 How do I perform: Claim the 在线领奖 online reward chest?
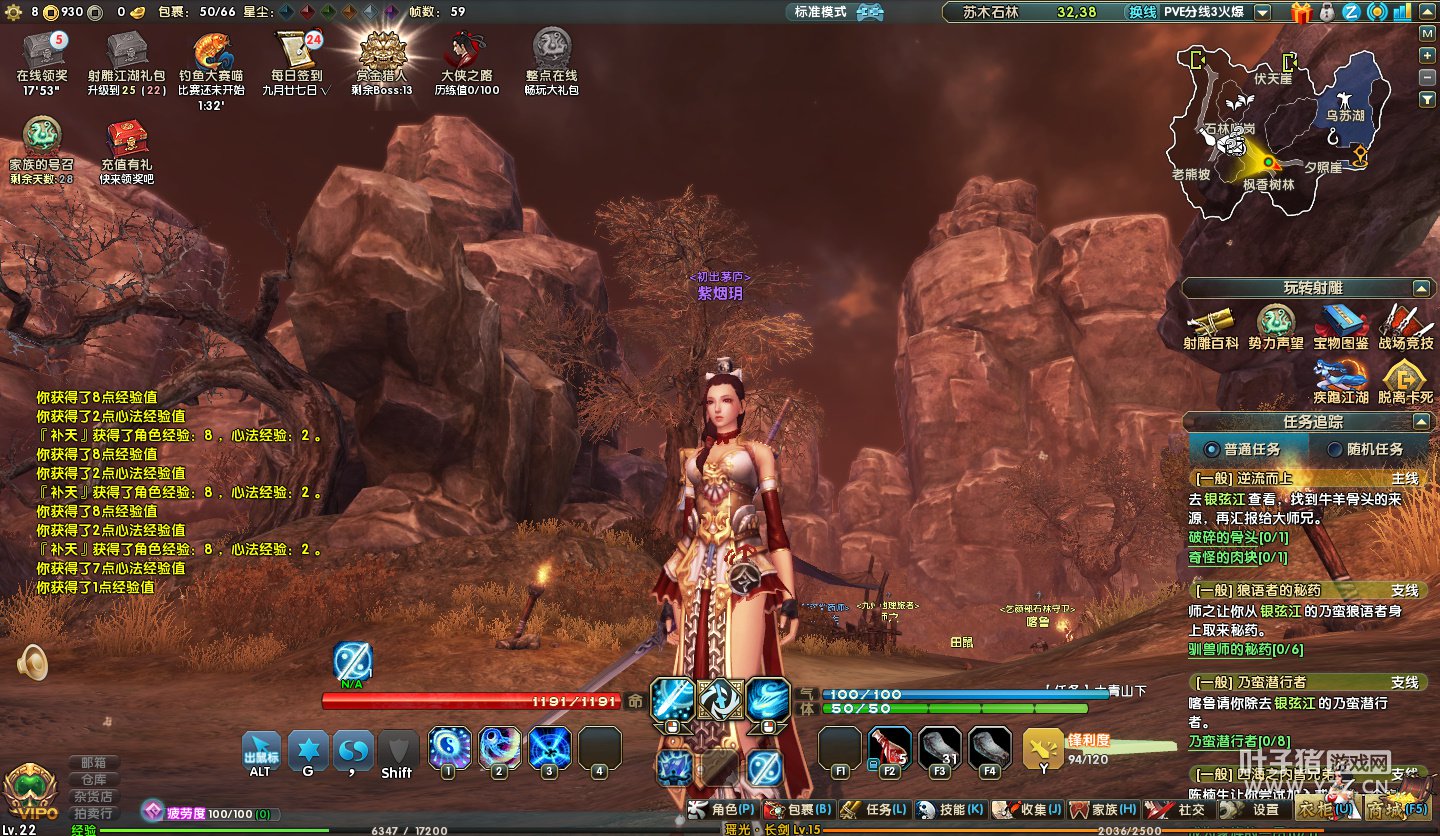[42, 51]
